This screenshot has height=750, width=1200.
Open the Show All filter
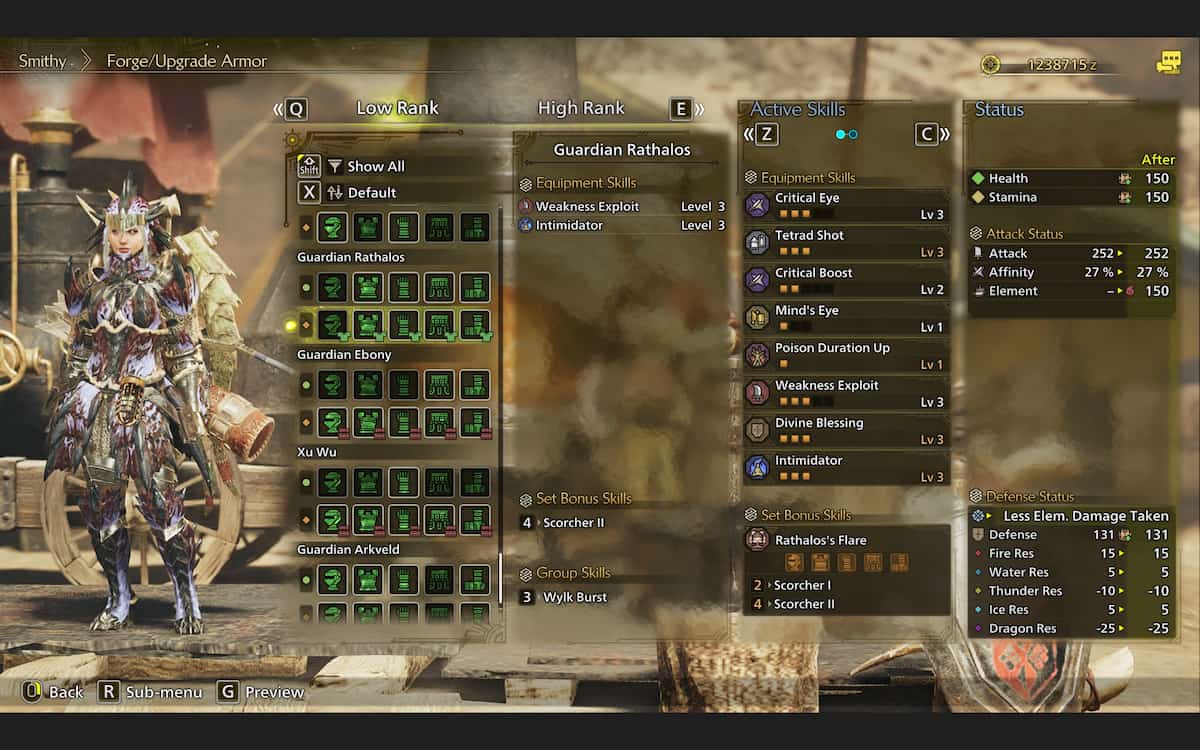(375, 166)
